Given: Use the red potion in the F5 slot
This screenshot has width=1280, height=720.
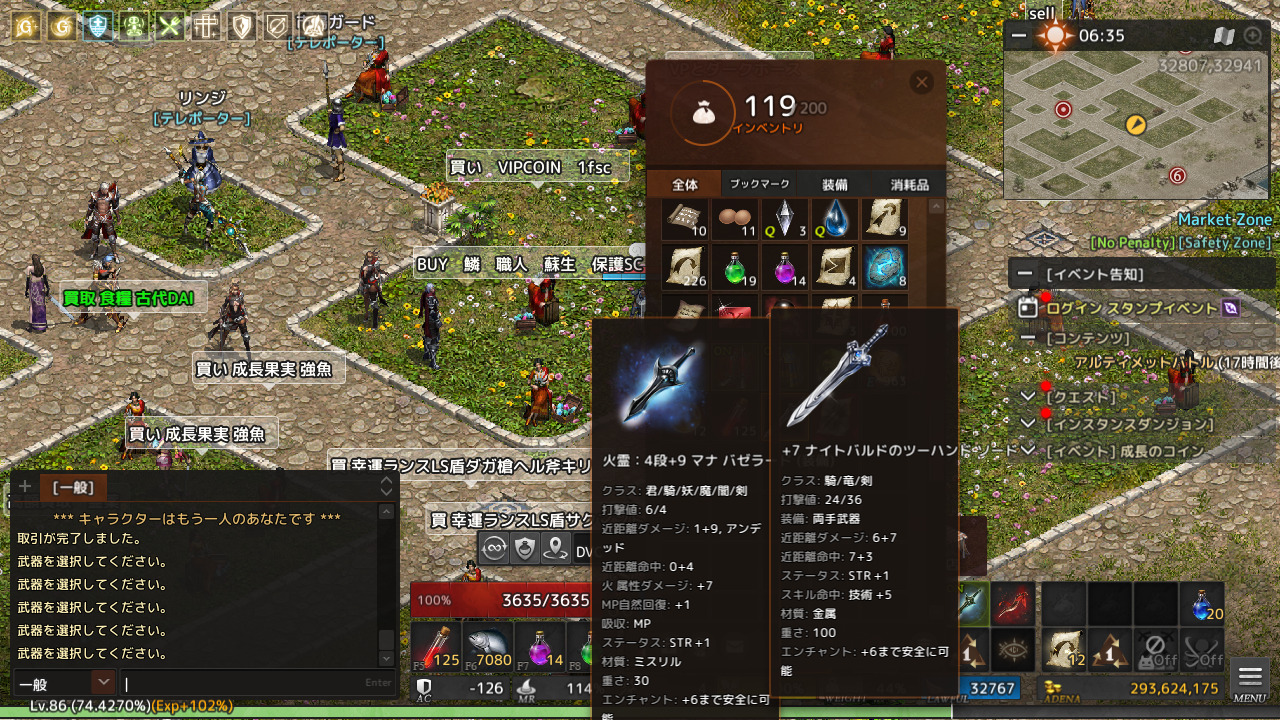Looking at the screenshot, I should (436, 645).
